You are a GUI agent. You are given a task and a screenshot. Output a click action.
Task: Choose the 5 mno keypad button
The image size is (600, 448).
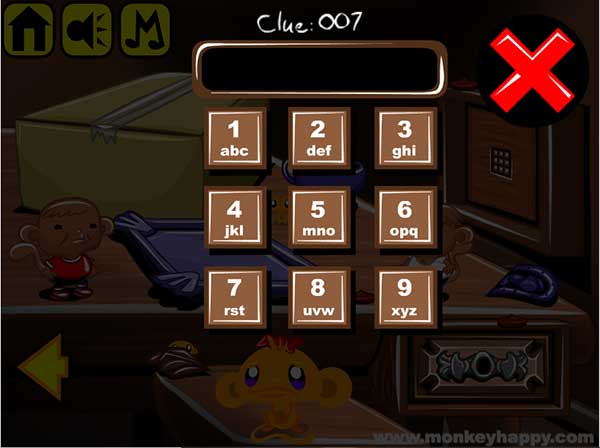(320, 218)
